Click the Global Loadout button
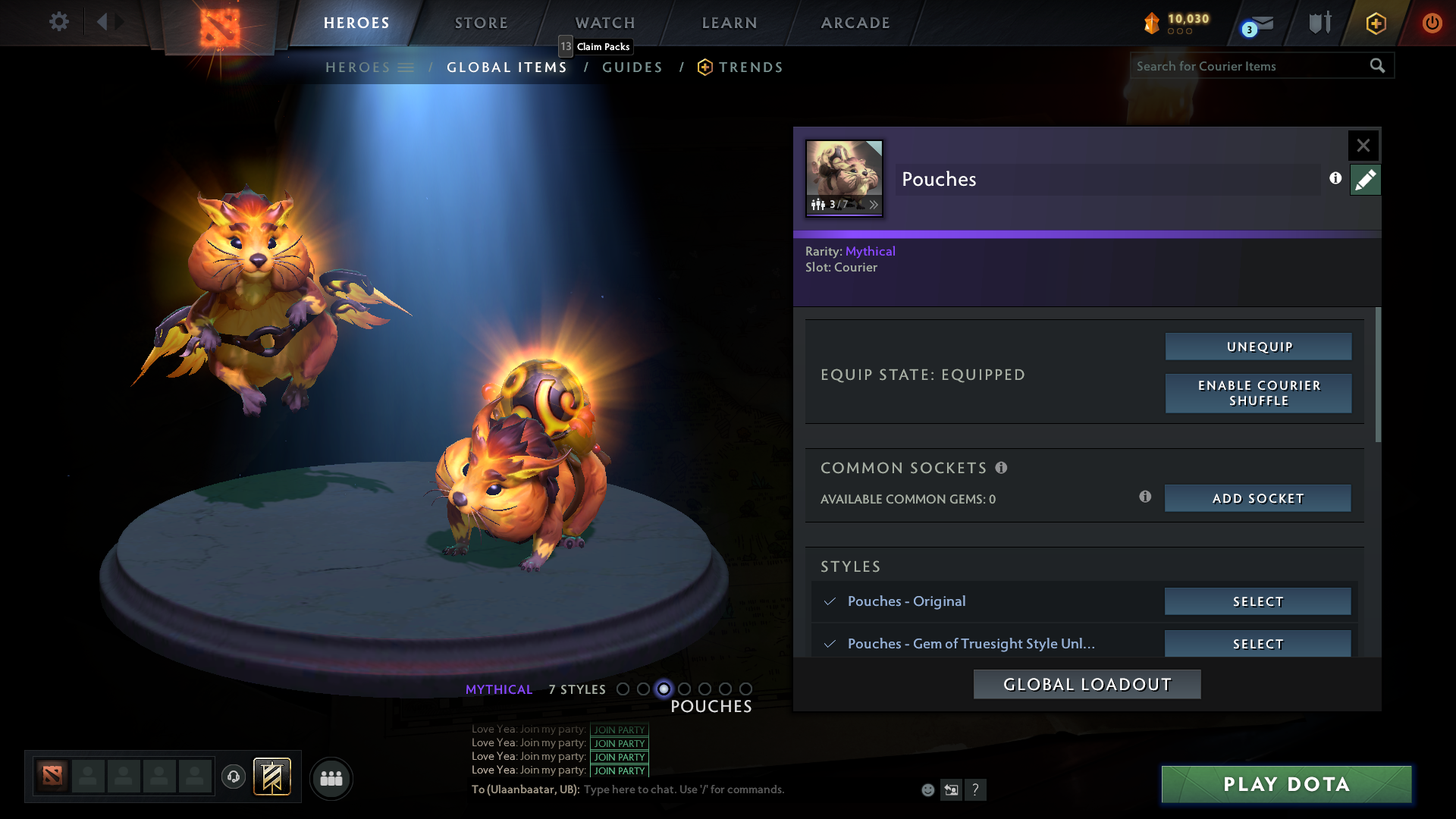The height and width of the screenshot is (819, 1456). (x=1087, y=683)
